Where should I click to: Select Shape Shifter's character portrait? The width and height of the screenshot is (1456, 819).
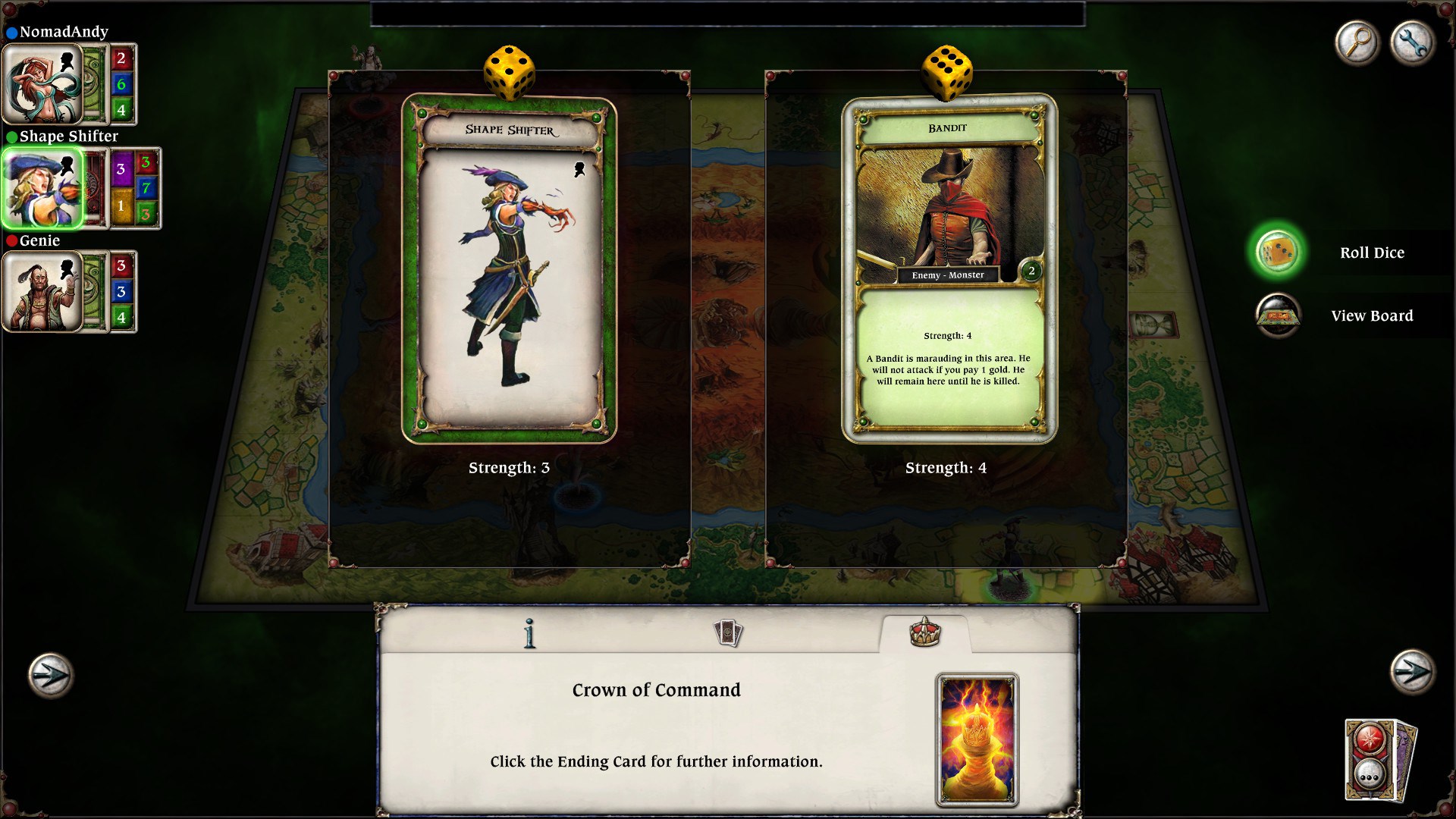43,187
